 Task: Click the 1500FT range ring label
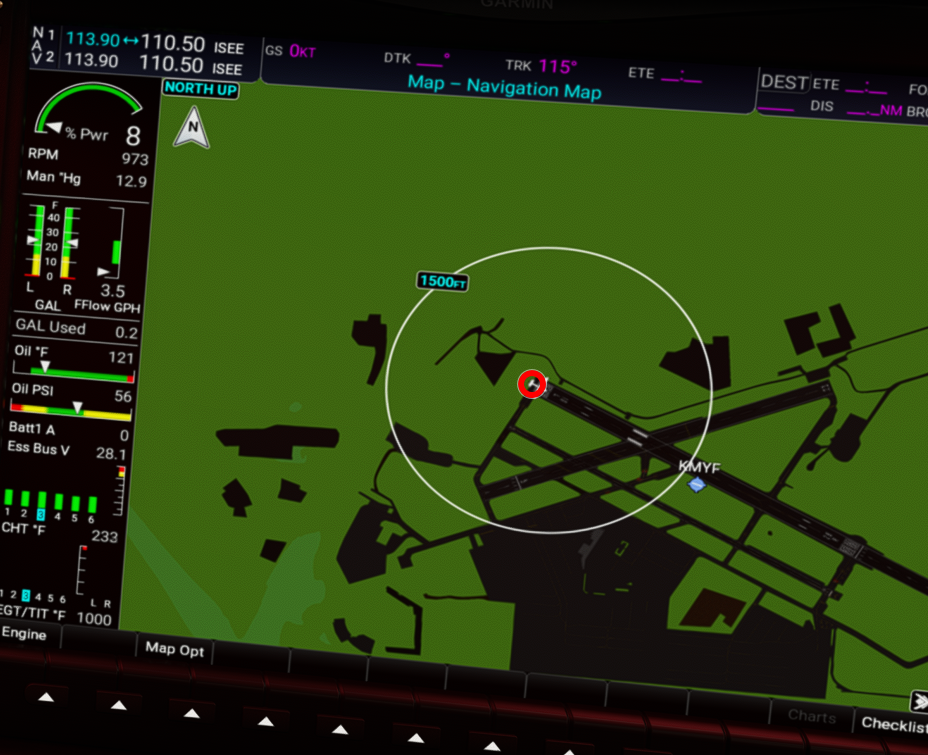click(443, 282)
